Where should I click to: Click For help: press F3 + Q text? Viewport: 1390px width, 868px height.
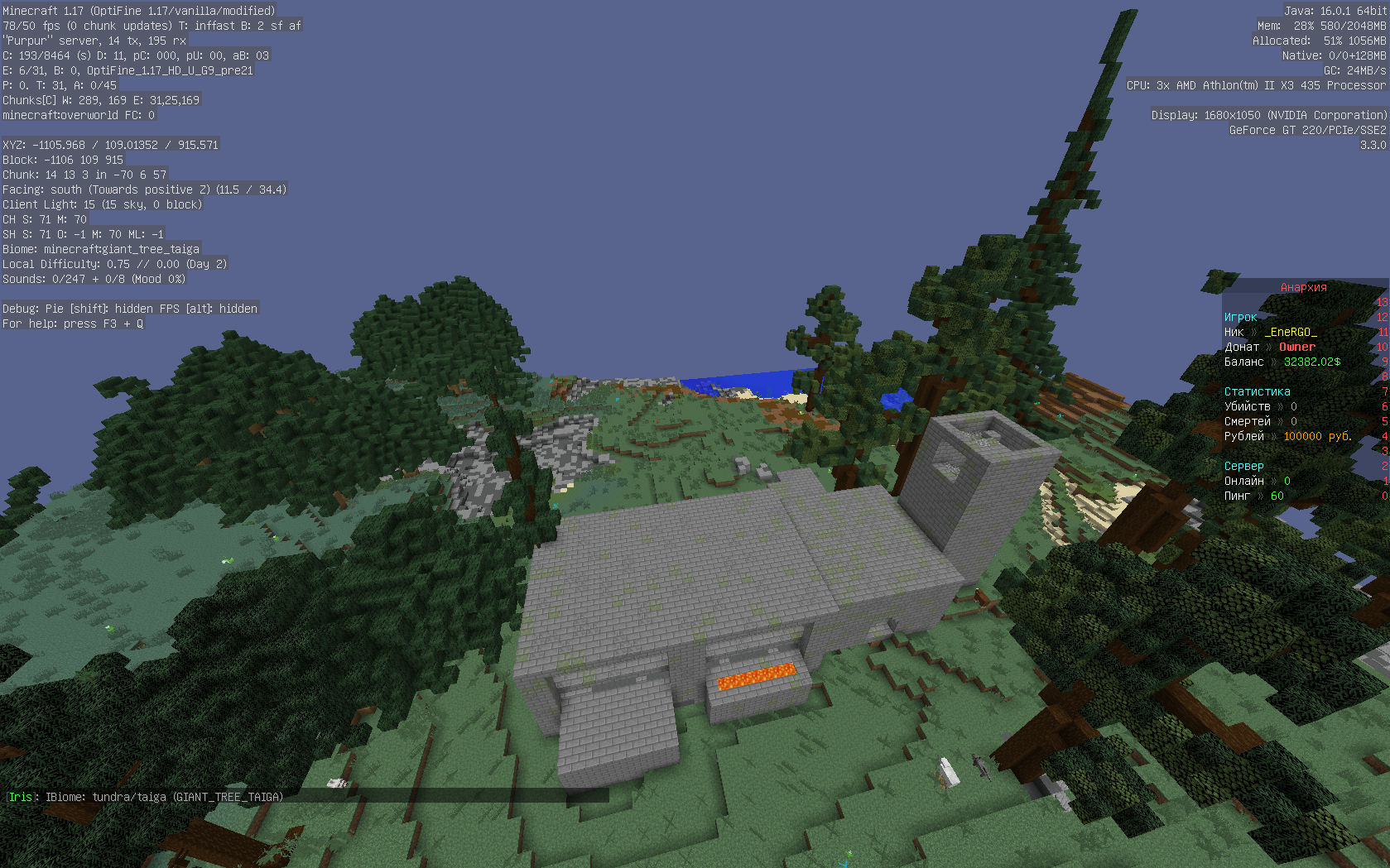(x=72, y=324)
